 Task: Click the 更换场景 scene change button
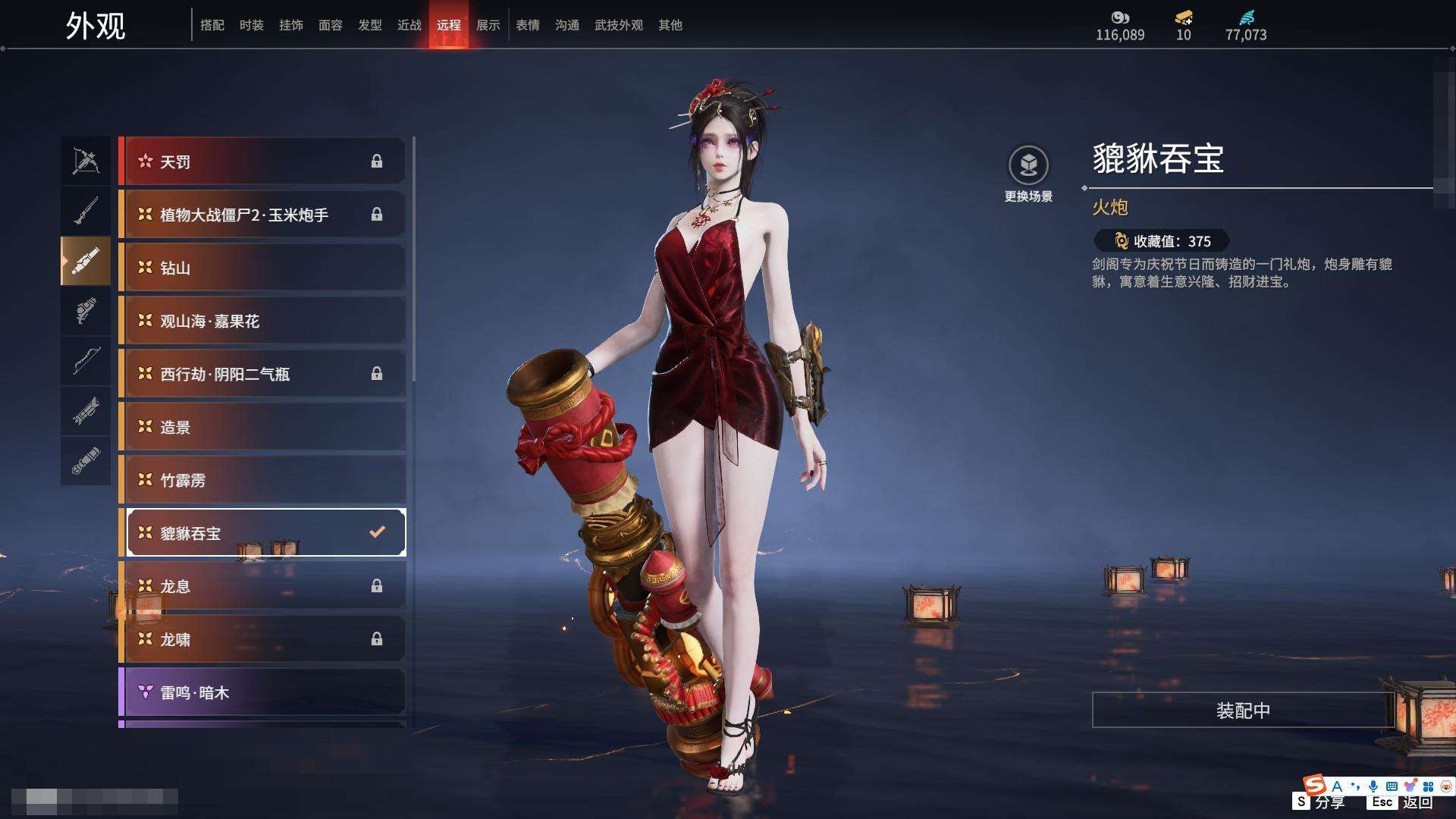1028,174
